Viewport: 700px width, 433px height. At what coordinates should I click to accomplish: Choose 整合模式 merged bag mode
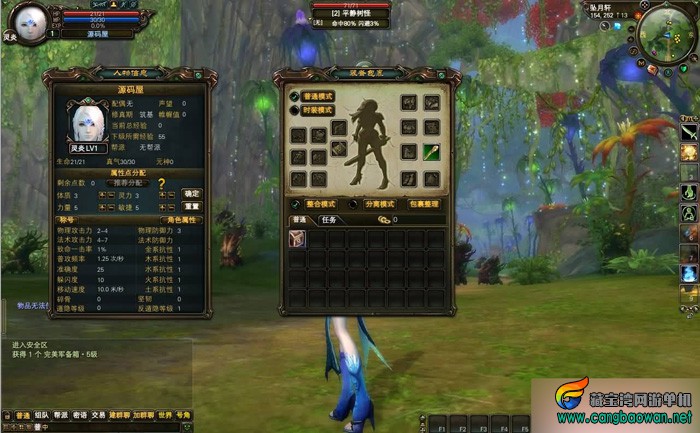pos(319,204)
